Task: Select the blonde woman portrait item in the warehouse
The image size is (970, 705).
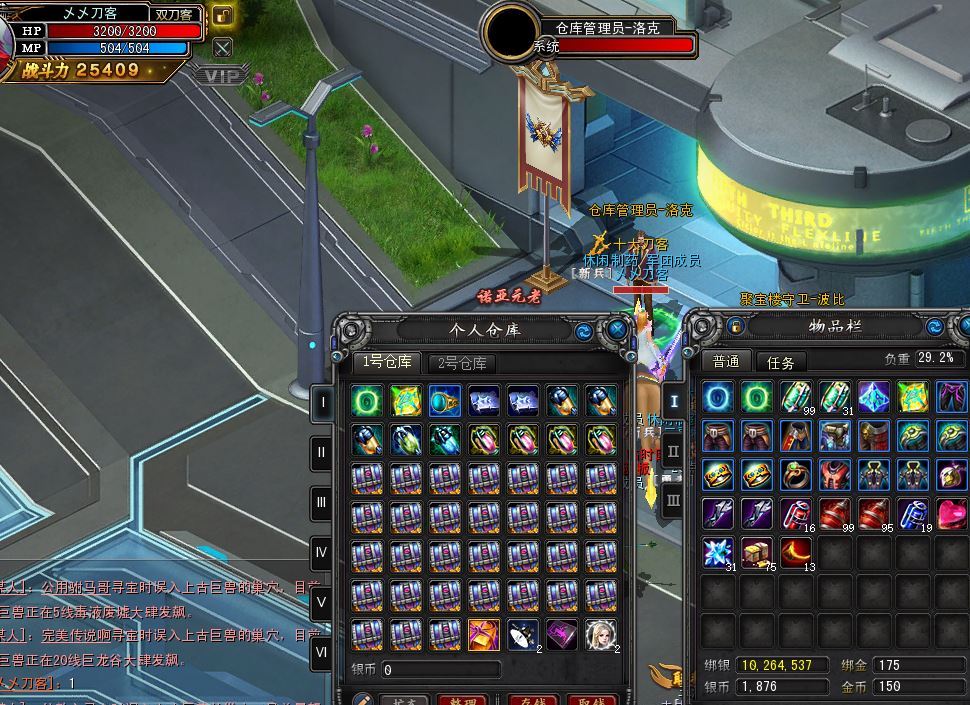Action: click(601, 633)
